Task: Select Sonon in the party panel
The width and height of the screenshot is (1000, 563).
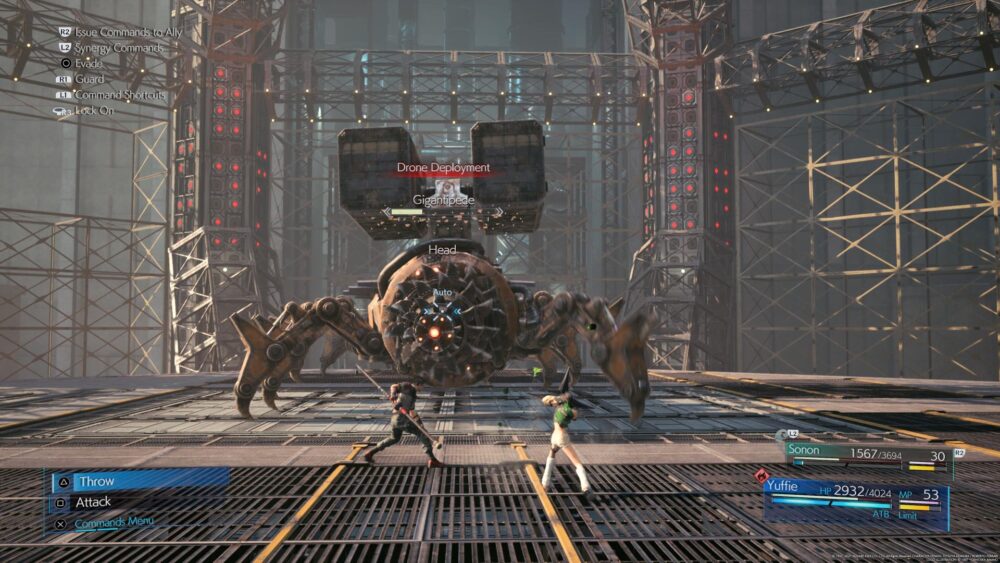Action: [x=803, y=452]
